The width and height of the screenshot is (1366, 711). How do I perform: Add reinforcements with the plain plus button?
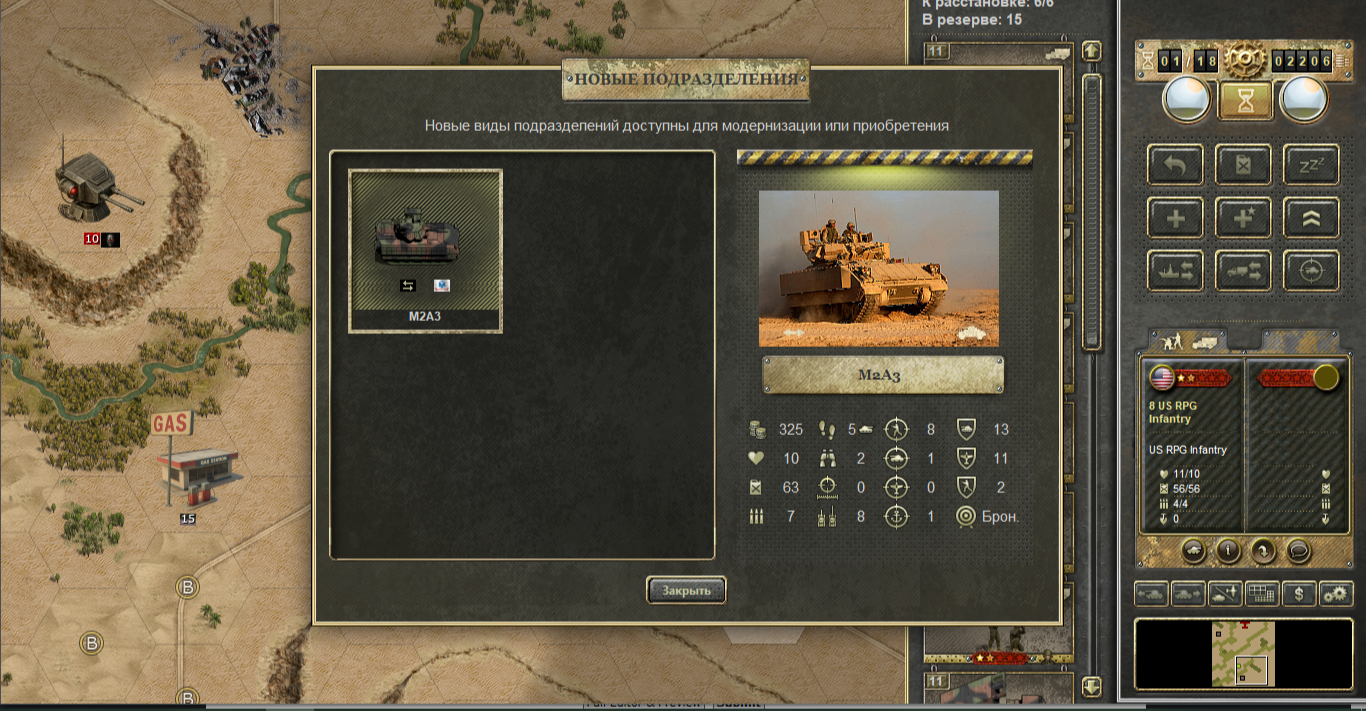click(1176, 218)
